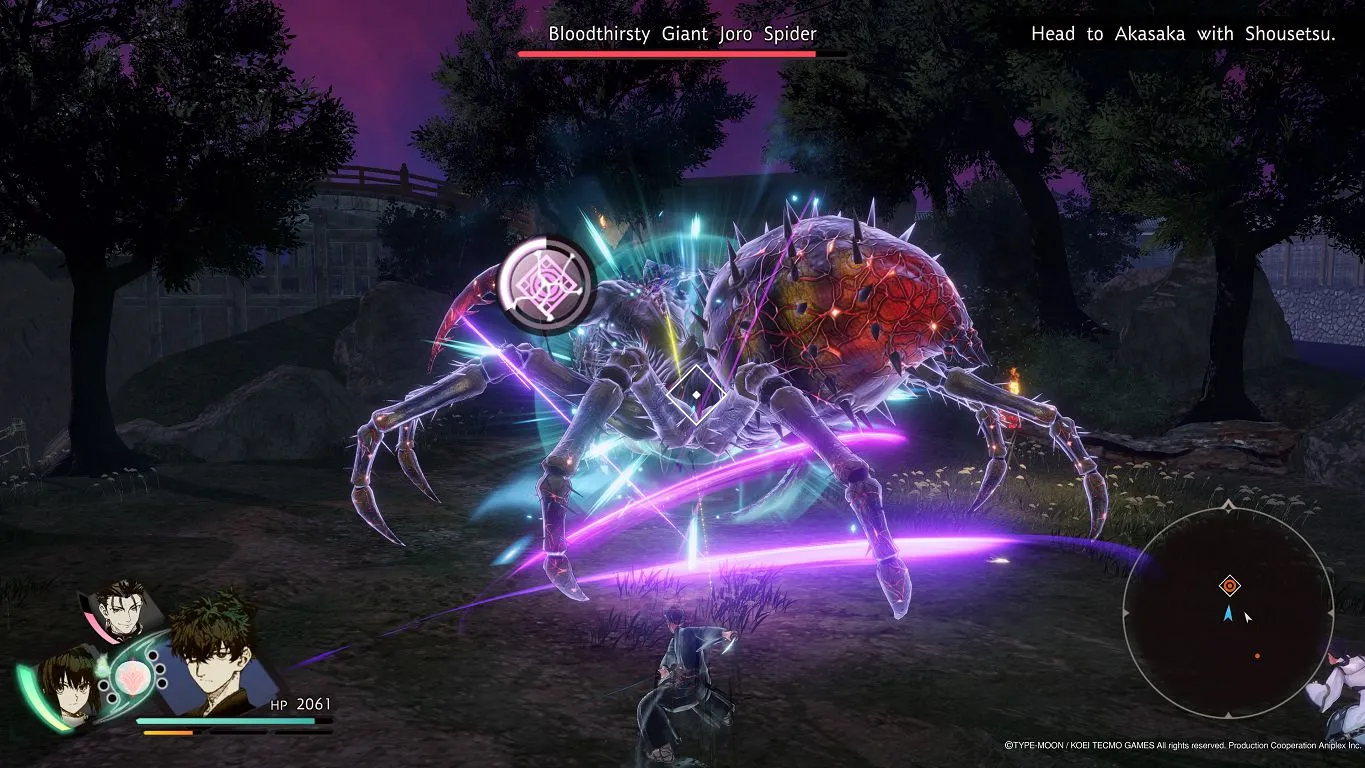Click the orange boss marker on the minimap

click(x=1229, y=586)
